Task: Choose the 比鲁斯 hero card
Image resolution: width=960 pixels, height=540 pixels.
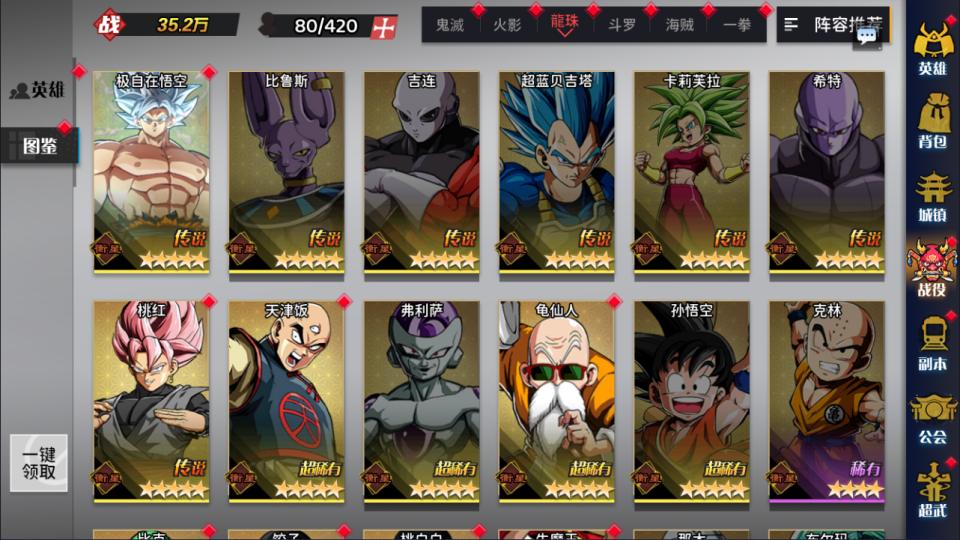Action: [x=286, y=172]
